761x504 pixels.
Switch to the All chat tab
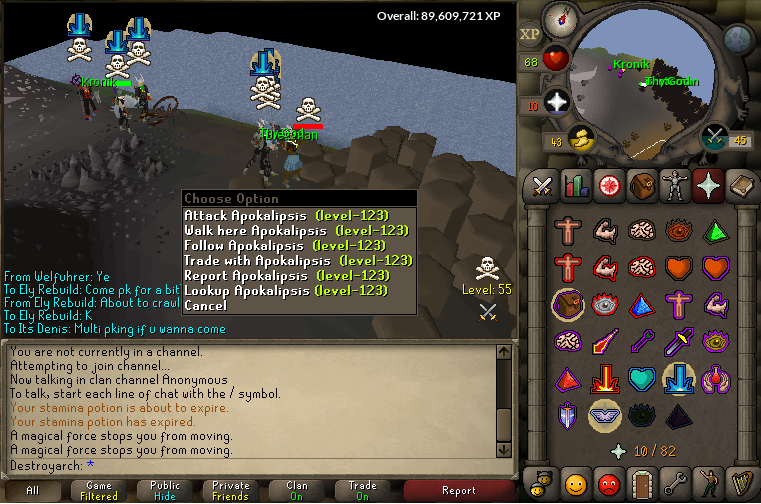click(32, 490)
